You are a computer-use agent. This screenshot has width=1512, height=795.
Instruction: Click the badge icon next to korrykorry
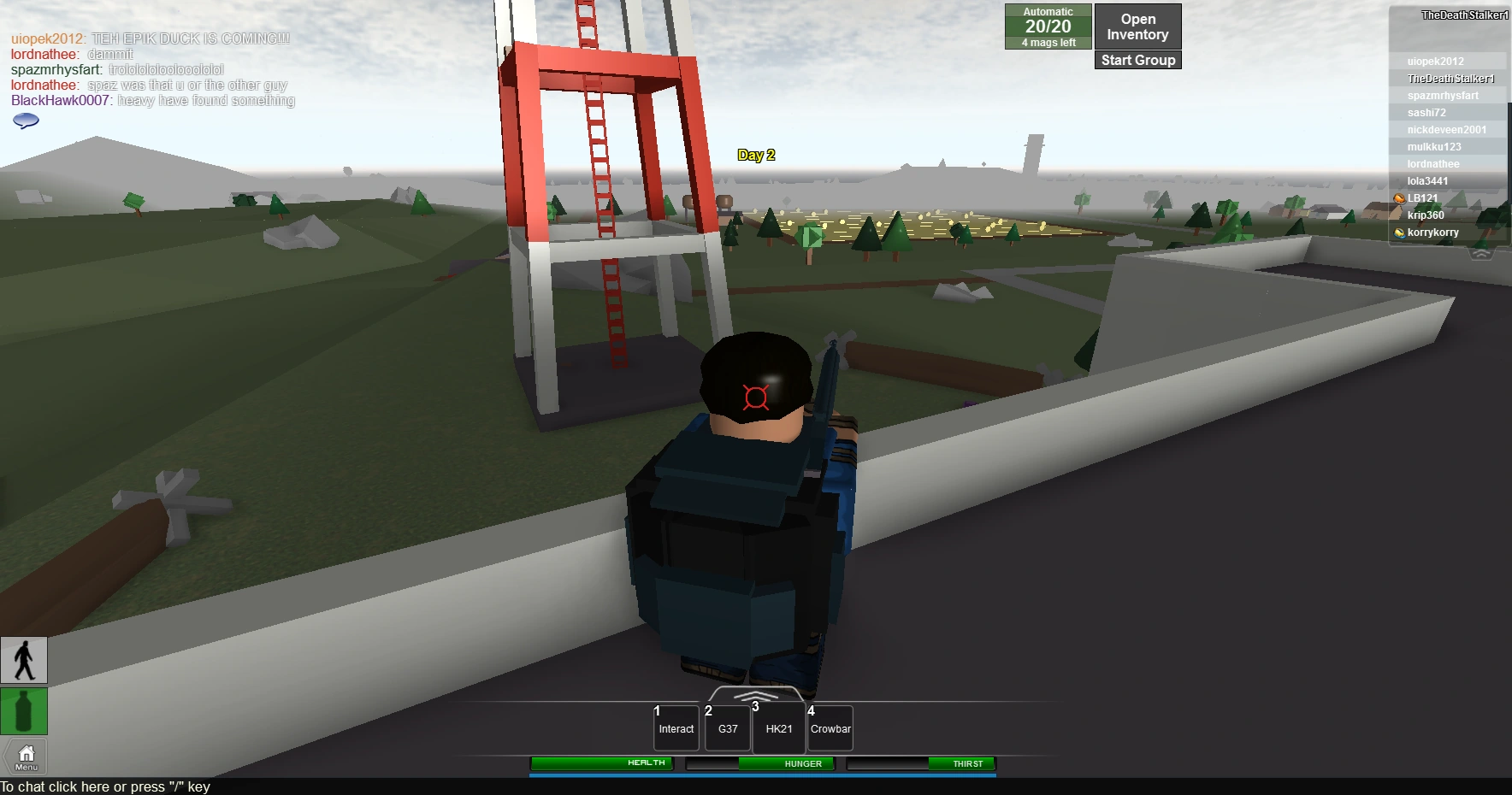point(1400,232)
